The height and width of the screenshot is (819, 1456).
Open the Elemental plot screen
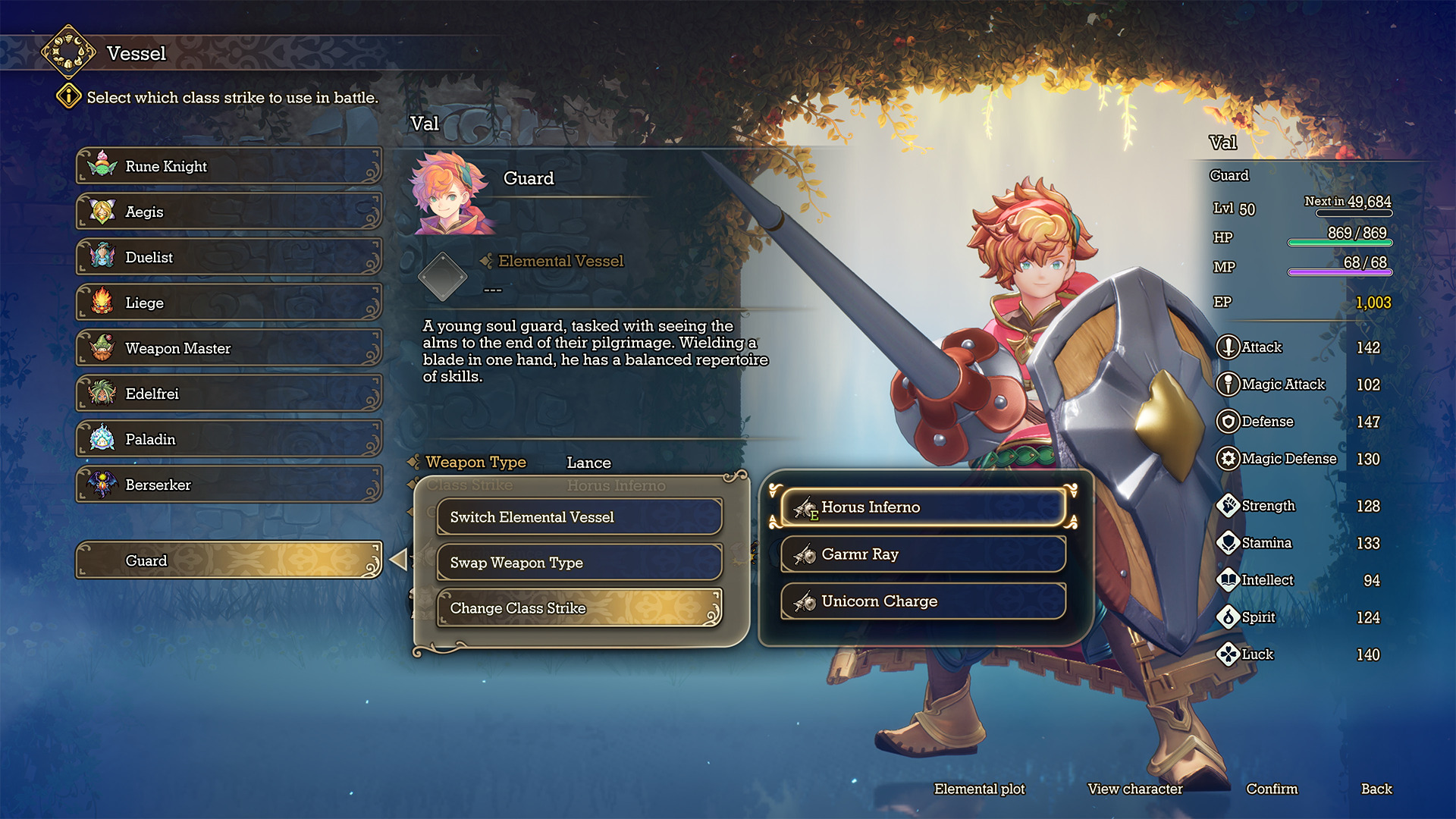(x=979, y=789)
